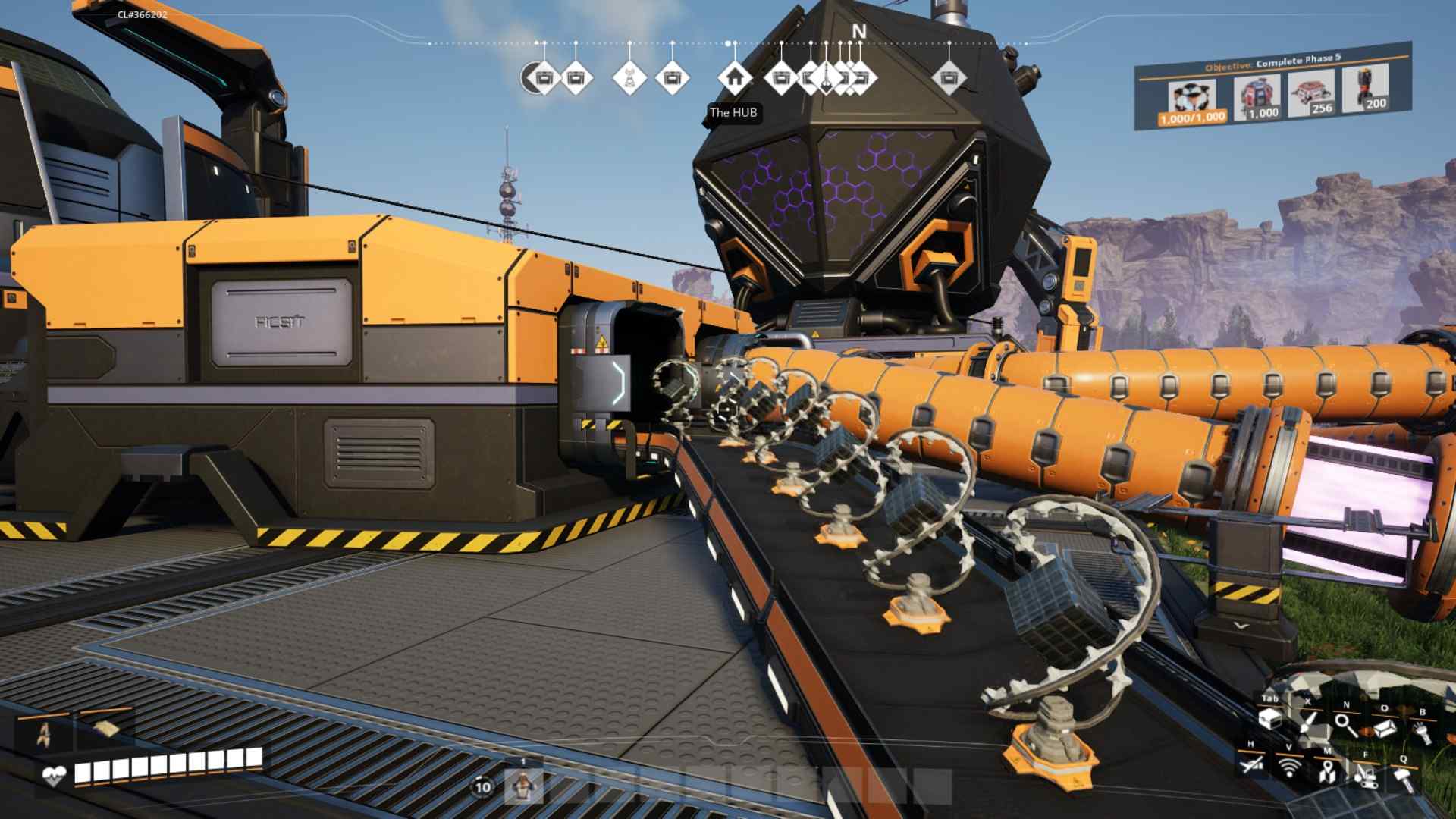Activate the build hammer icon
The width and height of the screenshot is (1456, 819).
[x=1403, y=778]
